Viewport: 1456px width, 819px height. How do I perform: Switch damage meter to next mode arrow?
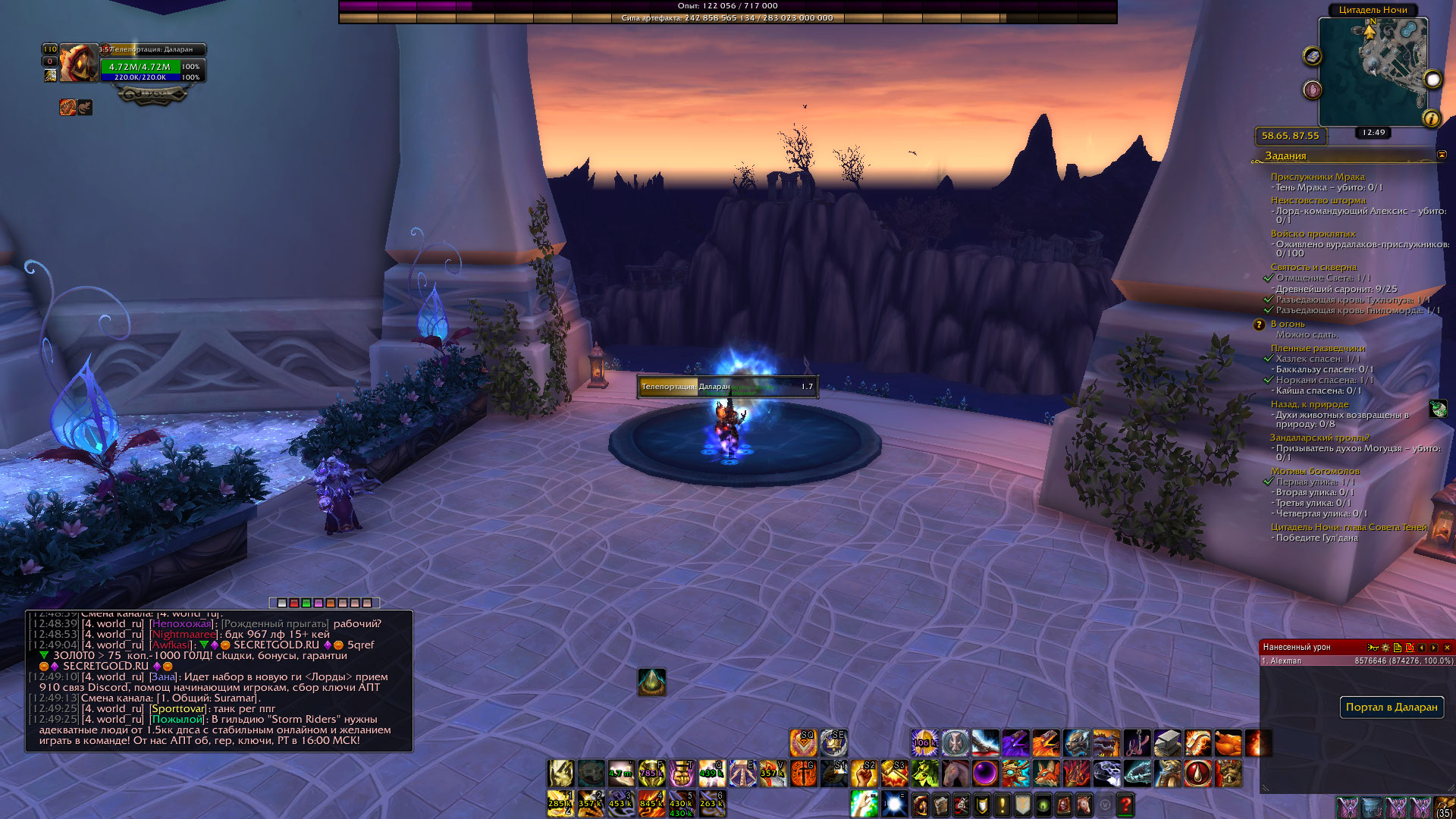click(1434, 648)
